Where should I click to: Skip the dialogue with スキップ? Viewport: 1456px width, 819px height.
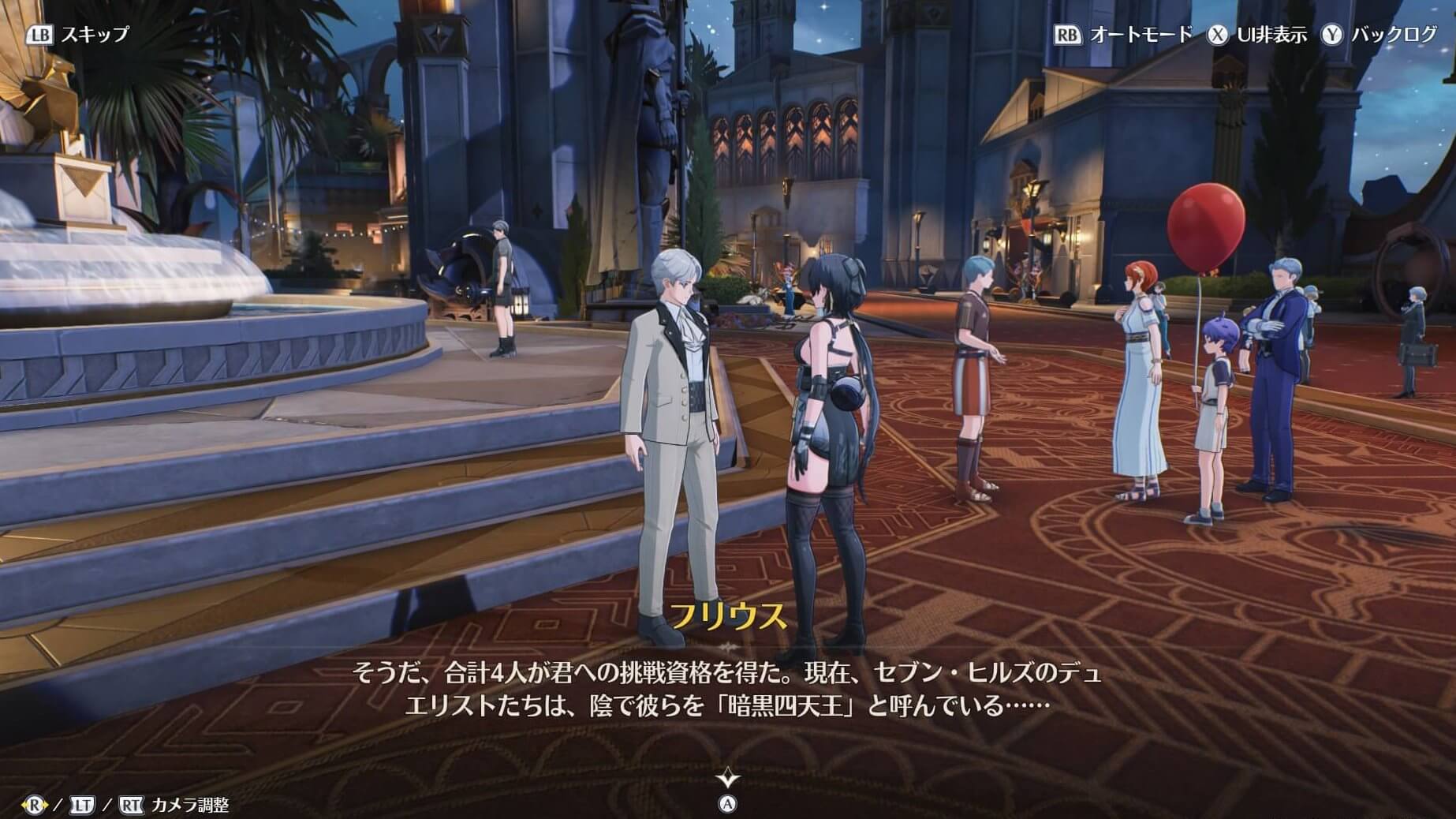(79, 35)
